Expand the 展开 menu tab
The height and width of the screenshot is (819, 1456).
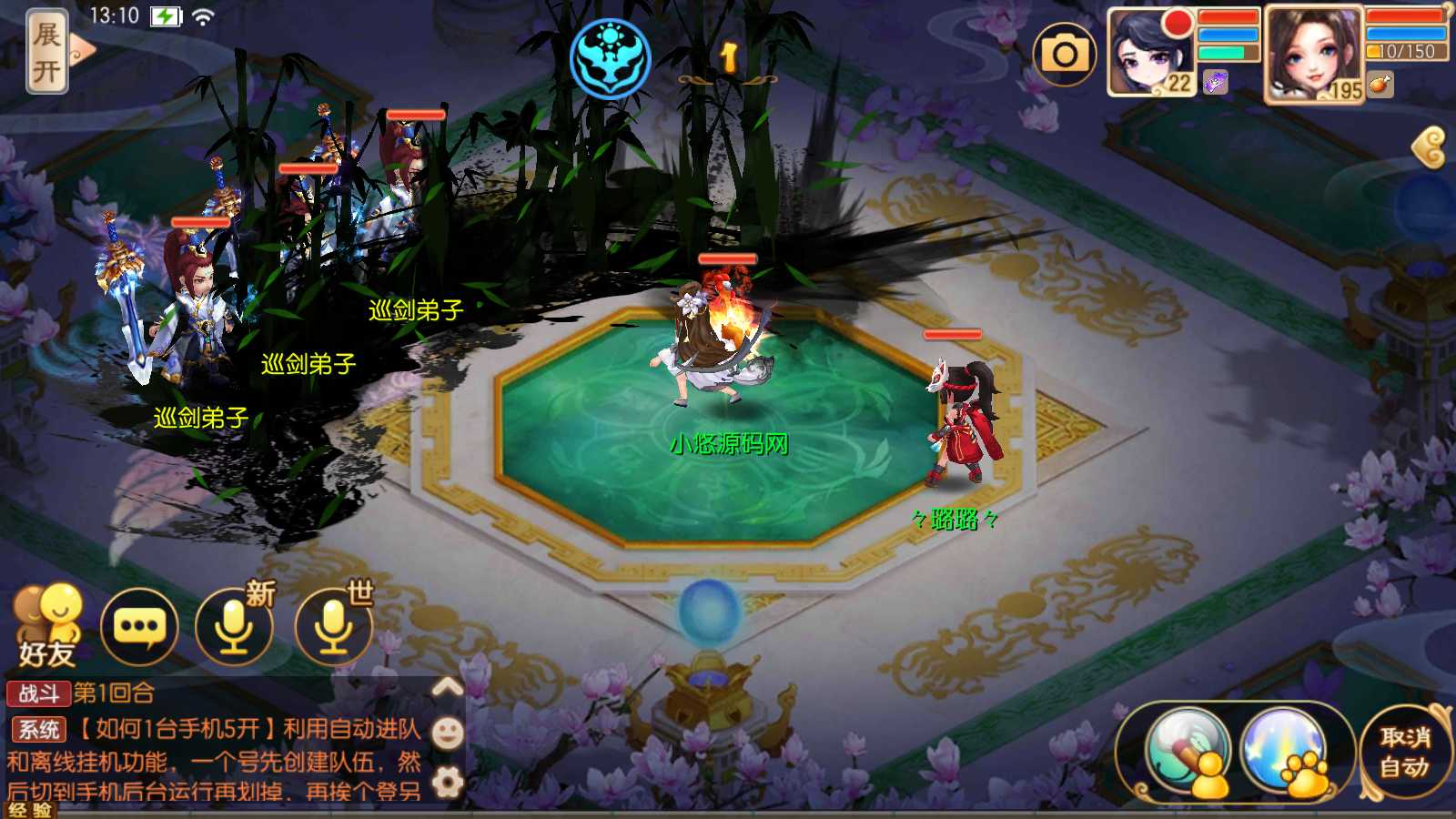click(47, 52)
